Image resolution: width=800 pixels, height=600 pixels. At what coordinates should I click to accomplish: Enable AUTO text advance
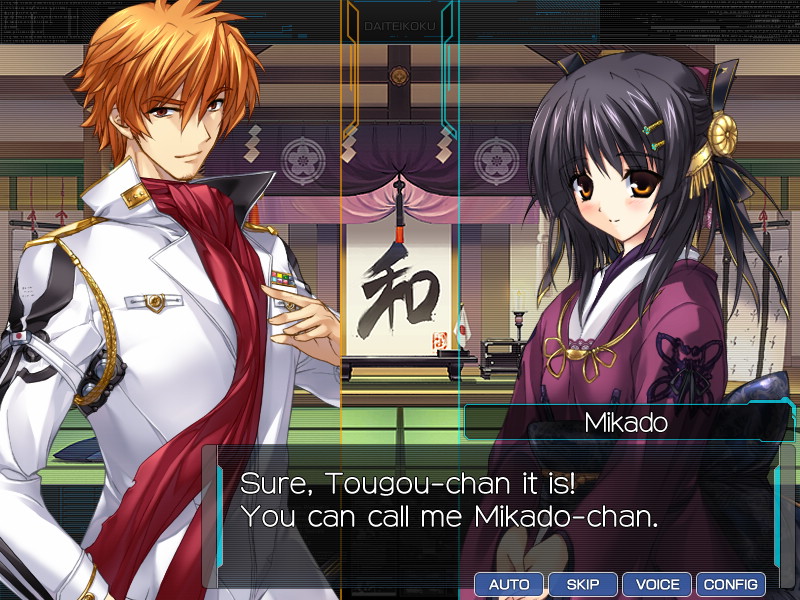pos(509,584)
